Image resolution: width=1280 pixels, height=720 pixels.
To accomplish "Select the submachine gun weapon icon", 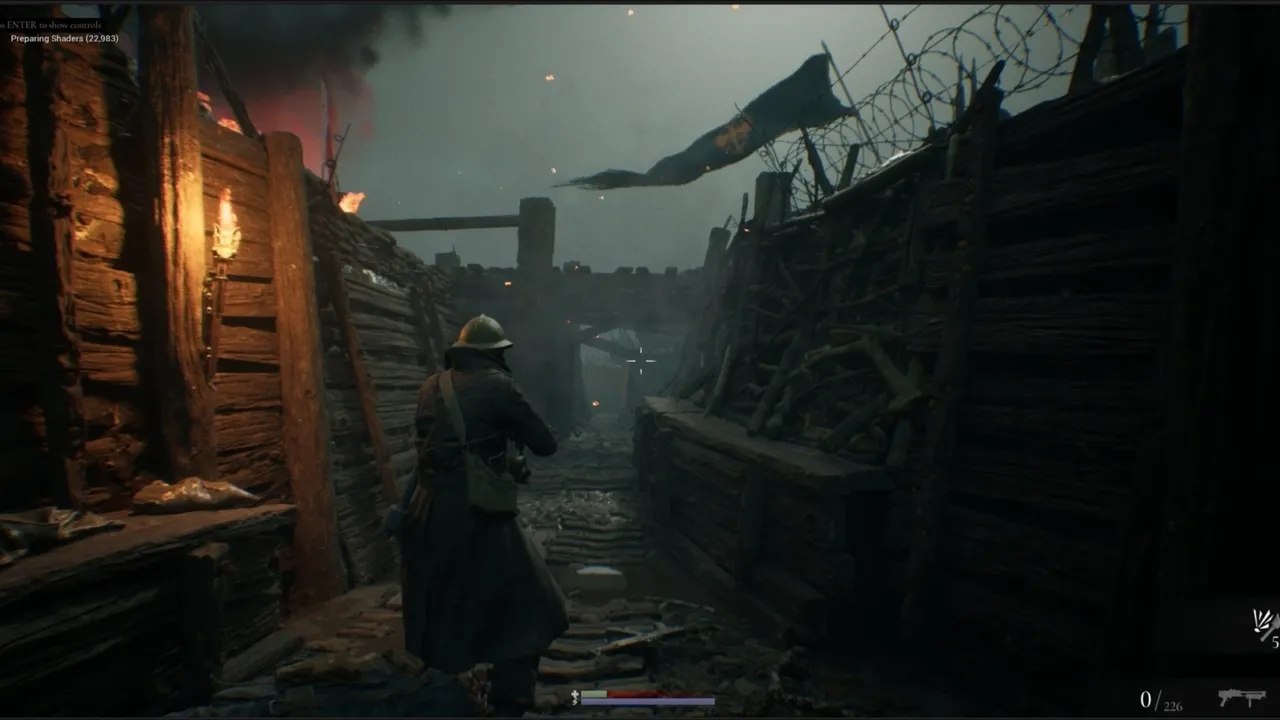I will (1242, 698).
